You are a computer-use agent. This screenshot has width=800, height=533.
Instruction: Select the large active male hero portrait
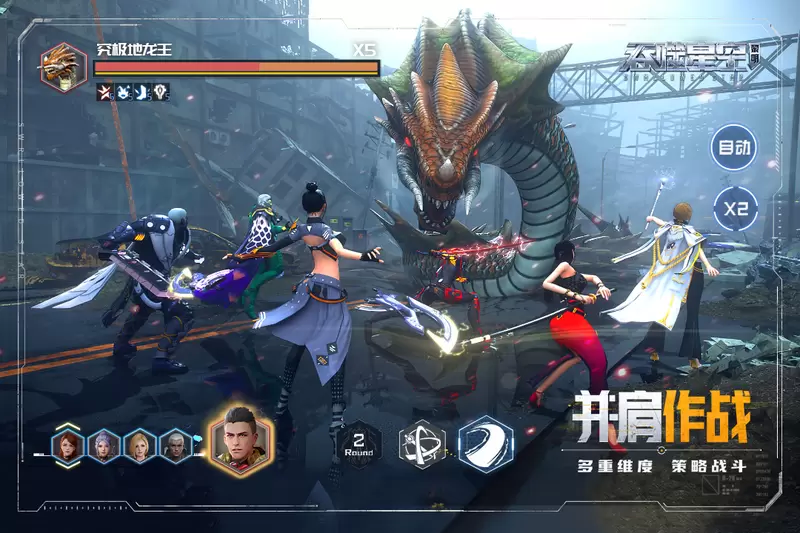[240, 438]
